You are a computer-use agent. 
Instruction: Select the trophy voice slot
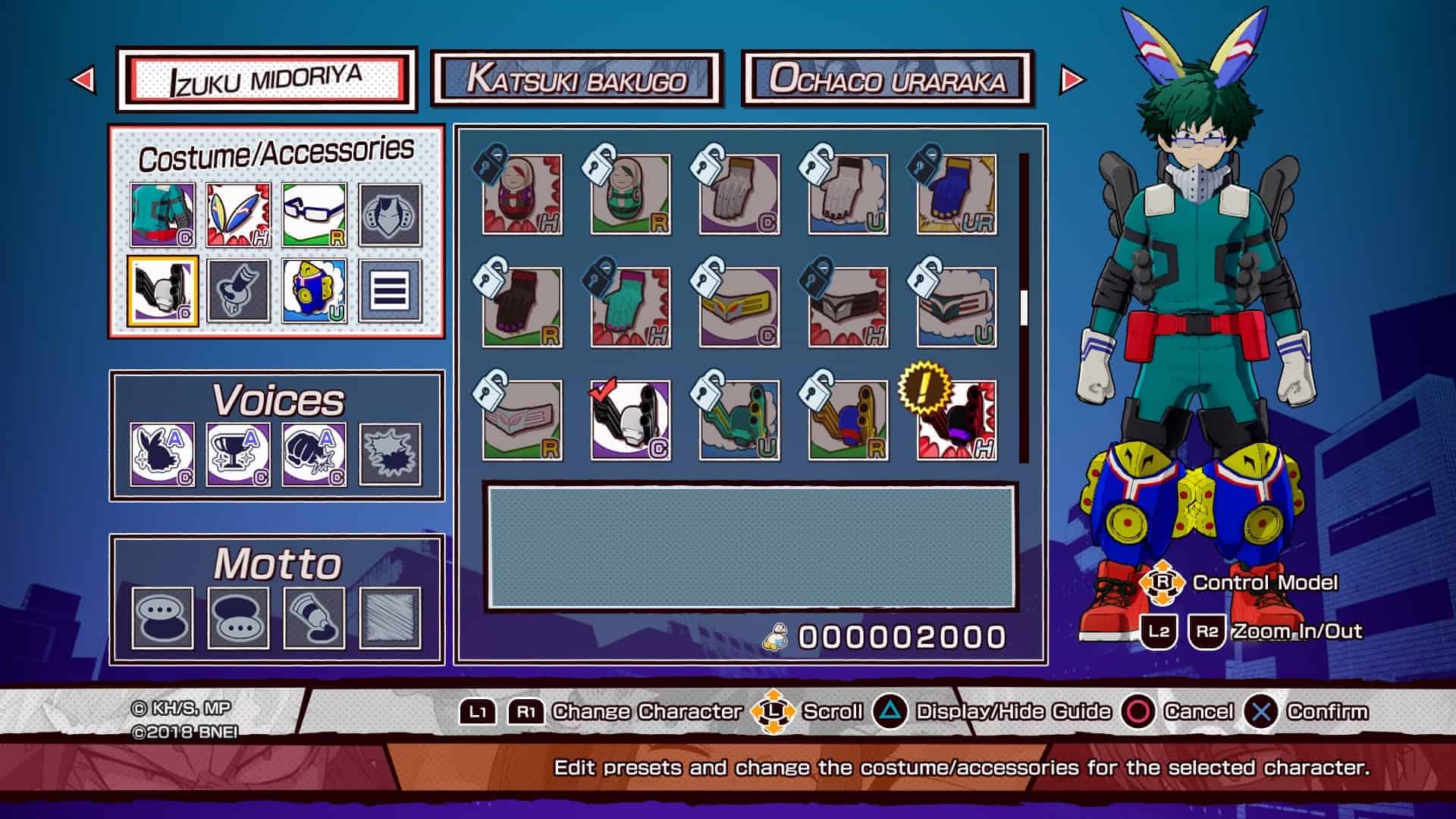(x=238, y=454)
